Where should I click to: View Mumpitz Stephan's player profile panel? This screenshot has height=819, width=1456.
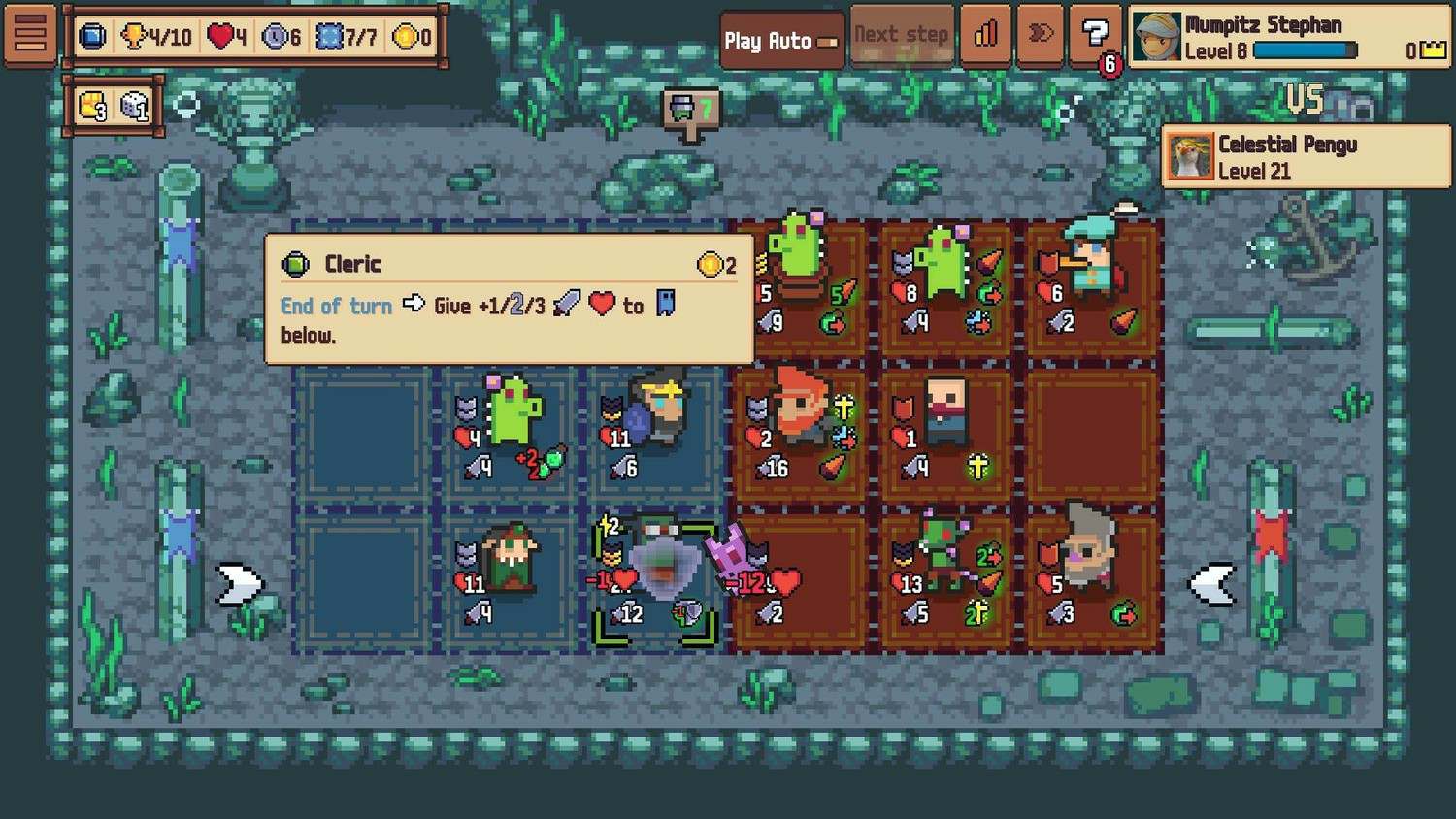coord(1289,37)
